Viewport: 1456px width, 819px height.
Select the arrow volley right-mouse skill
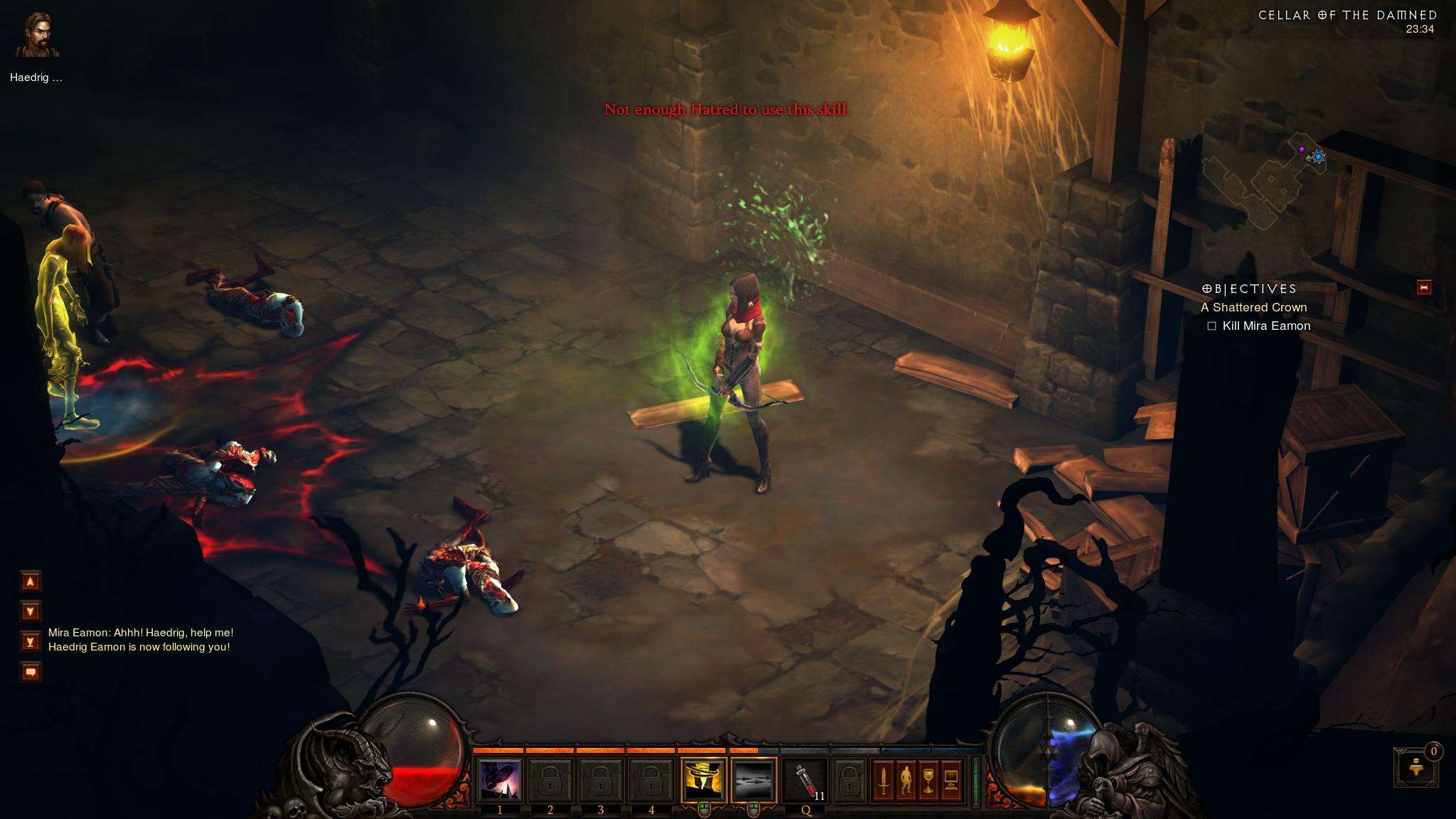point(754,780)
